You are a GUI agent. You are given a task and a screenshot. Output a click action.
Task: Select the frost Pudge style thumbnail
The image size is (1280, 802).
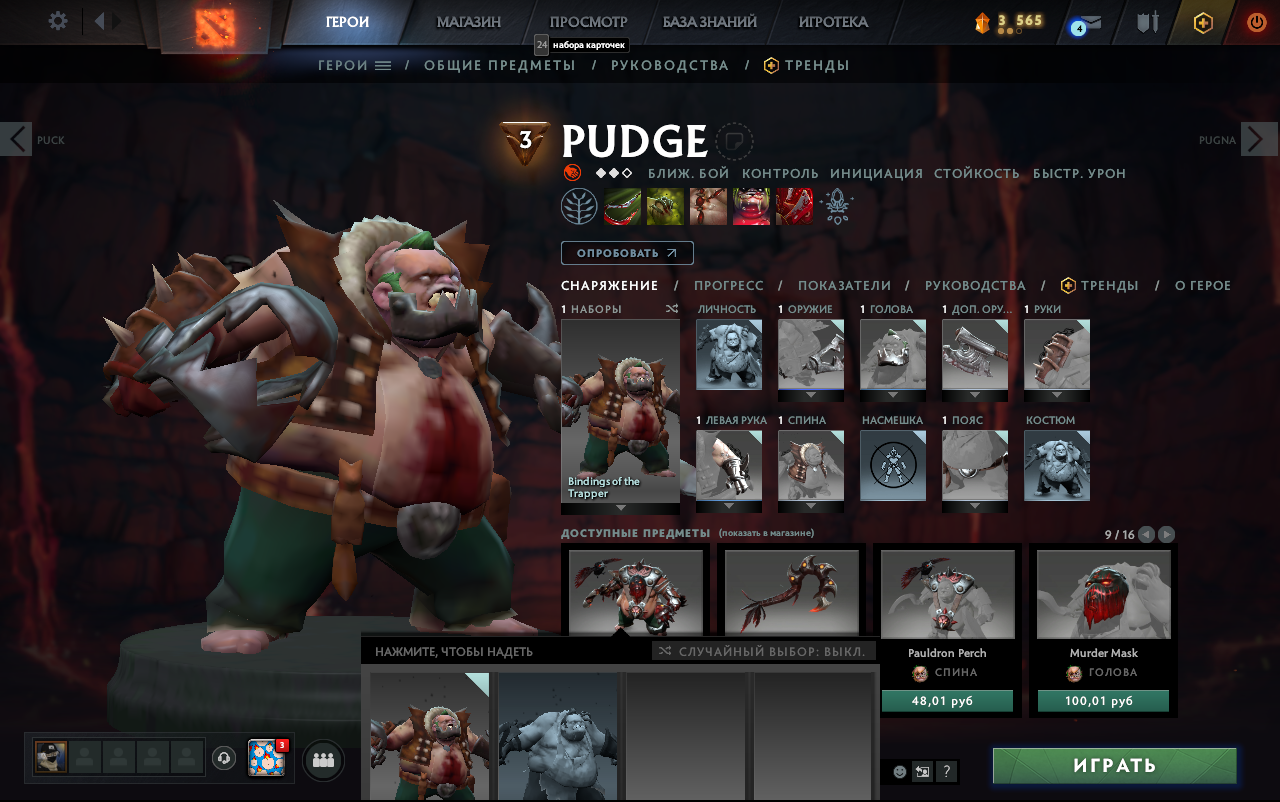tap(558, 740)
